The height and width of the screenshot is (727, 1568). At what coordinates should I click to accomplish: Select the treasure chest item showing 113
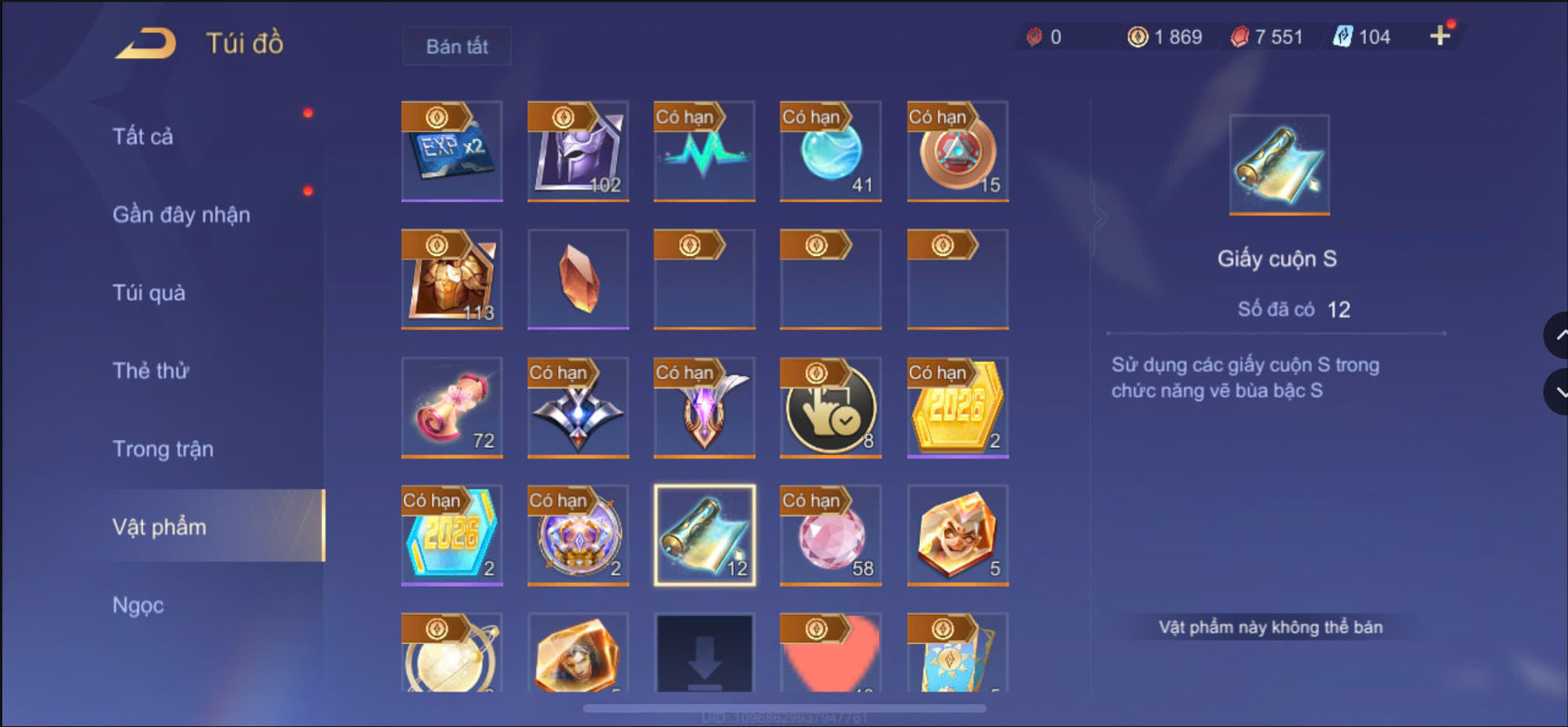(451, 280)
